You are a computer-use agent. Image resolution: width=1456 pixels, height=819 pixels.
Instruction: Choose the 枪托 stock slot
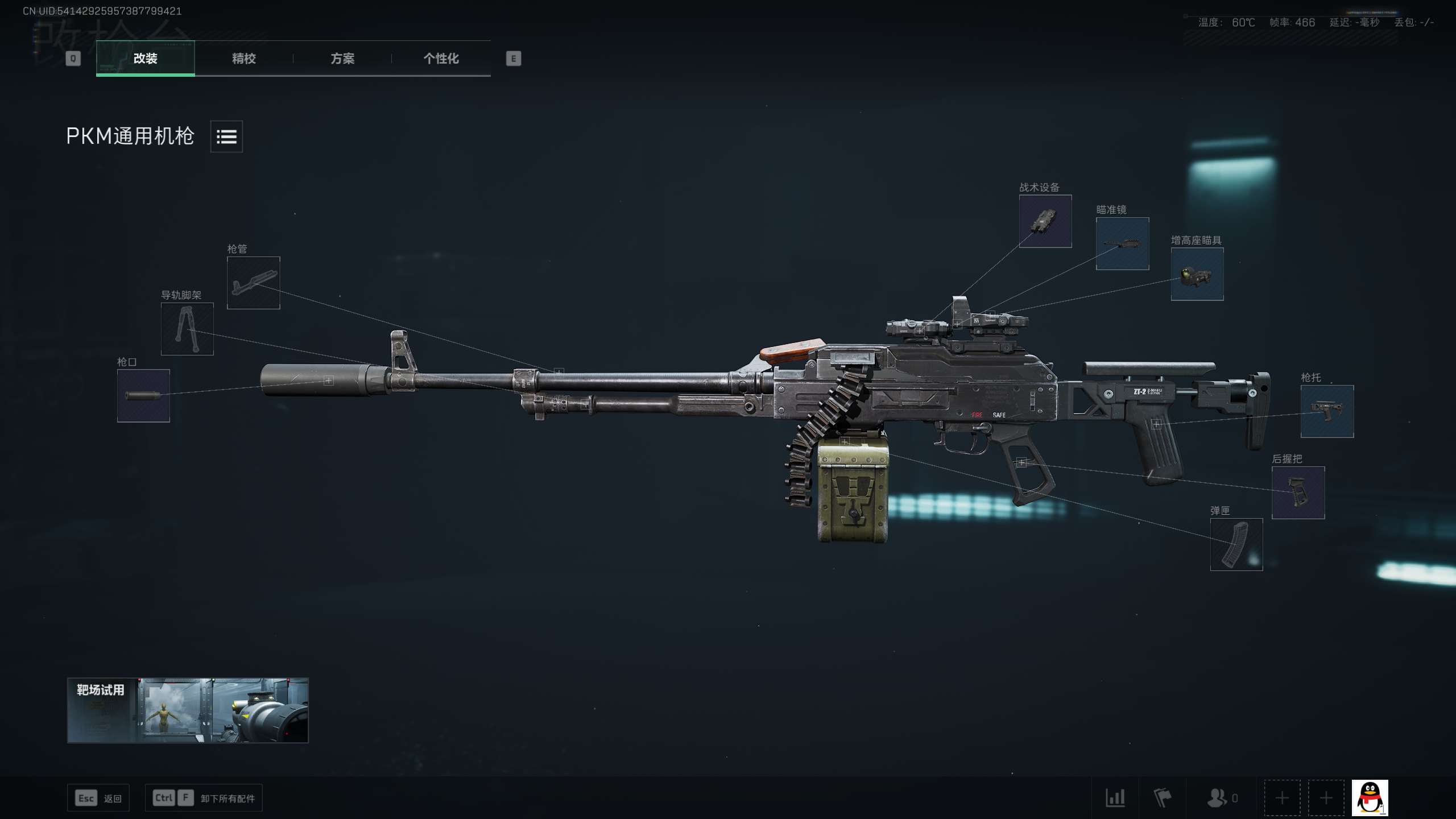(1327, 411)
